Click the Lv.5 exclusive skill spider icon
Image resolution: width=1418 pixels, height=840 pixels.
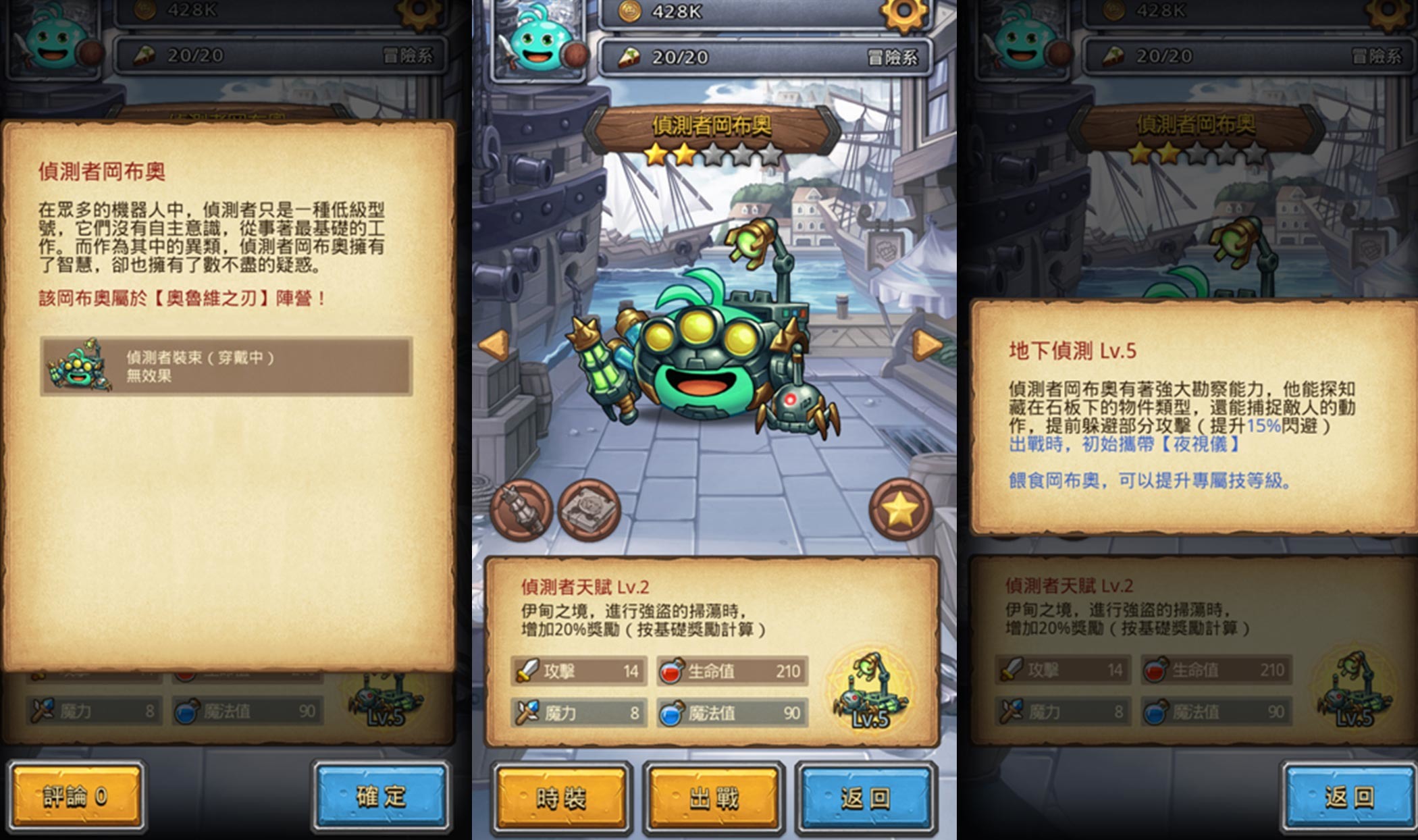point(870,687)
